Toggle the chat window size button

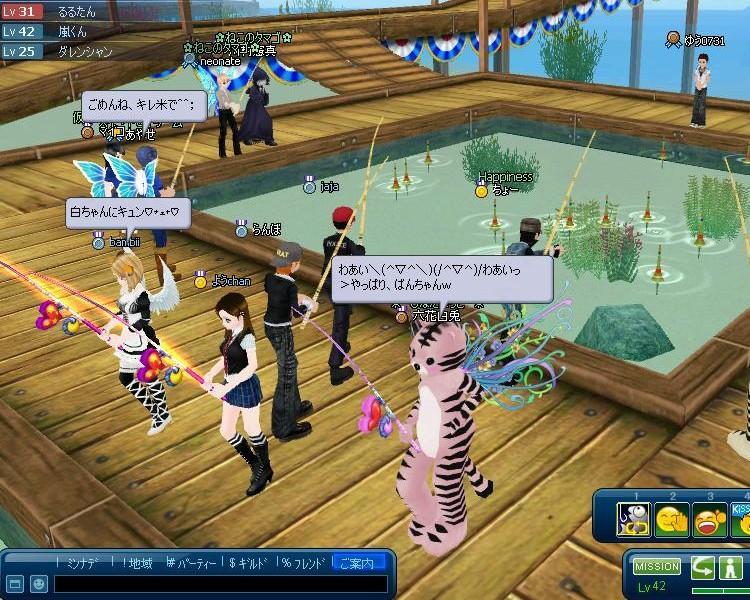14,582
